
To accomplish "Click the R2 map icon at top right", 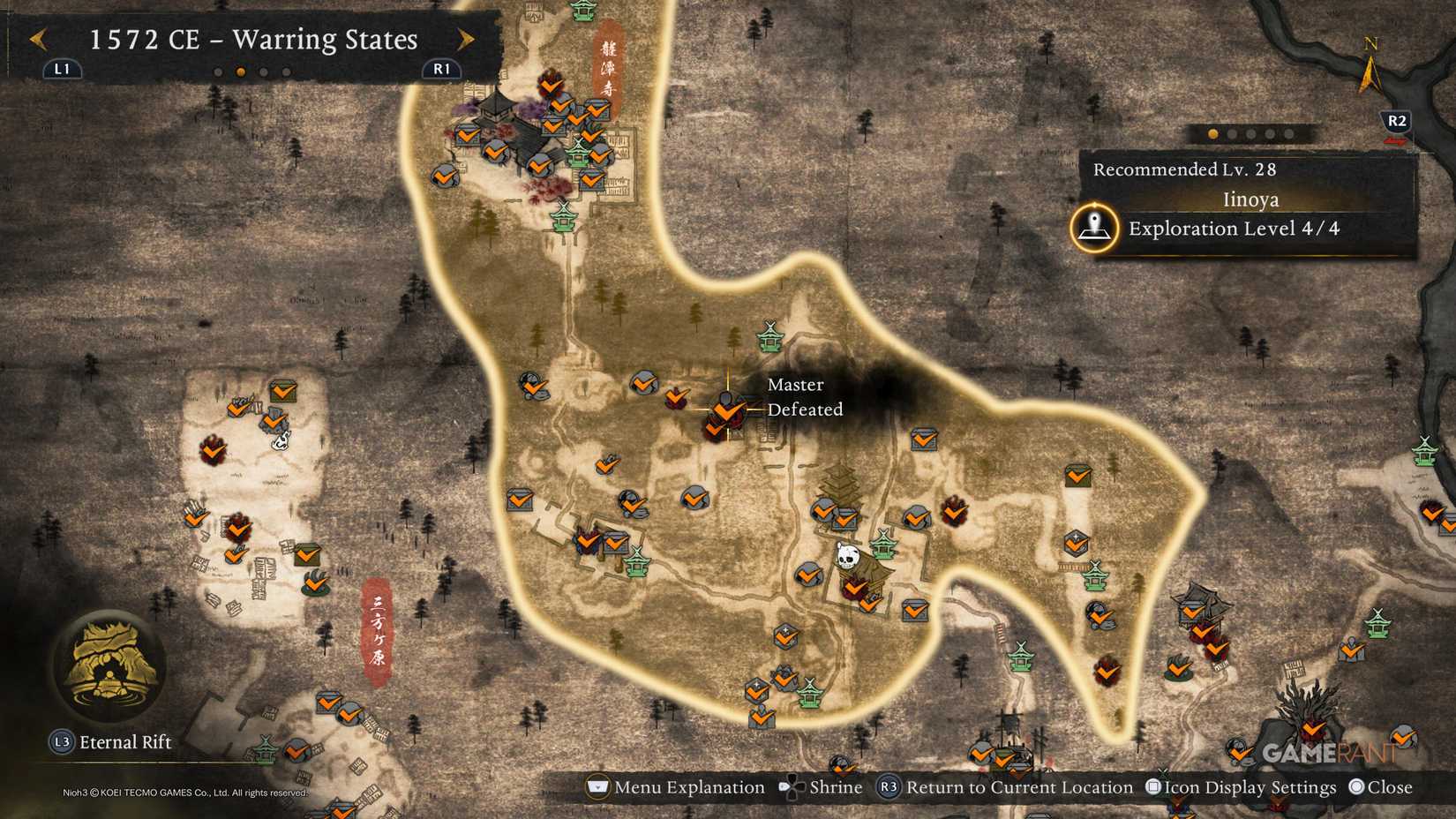I will [1394, 123].
